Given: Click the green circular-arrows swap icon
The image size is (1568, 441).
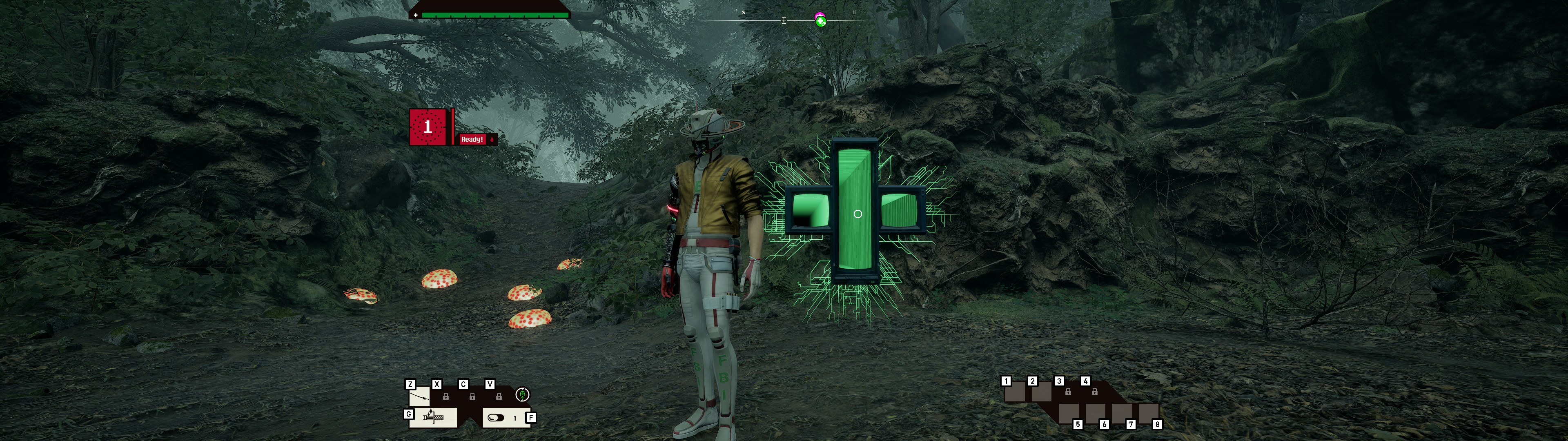Looking at the screenshot, I should point(522,395).
